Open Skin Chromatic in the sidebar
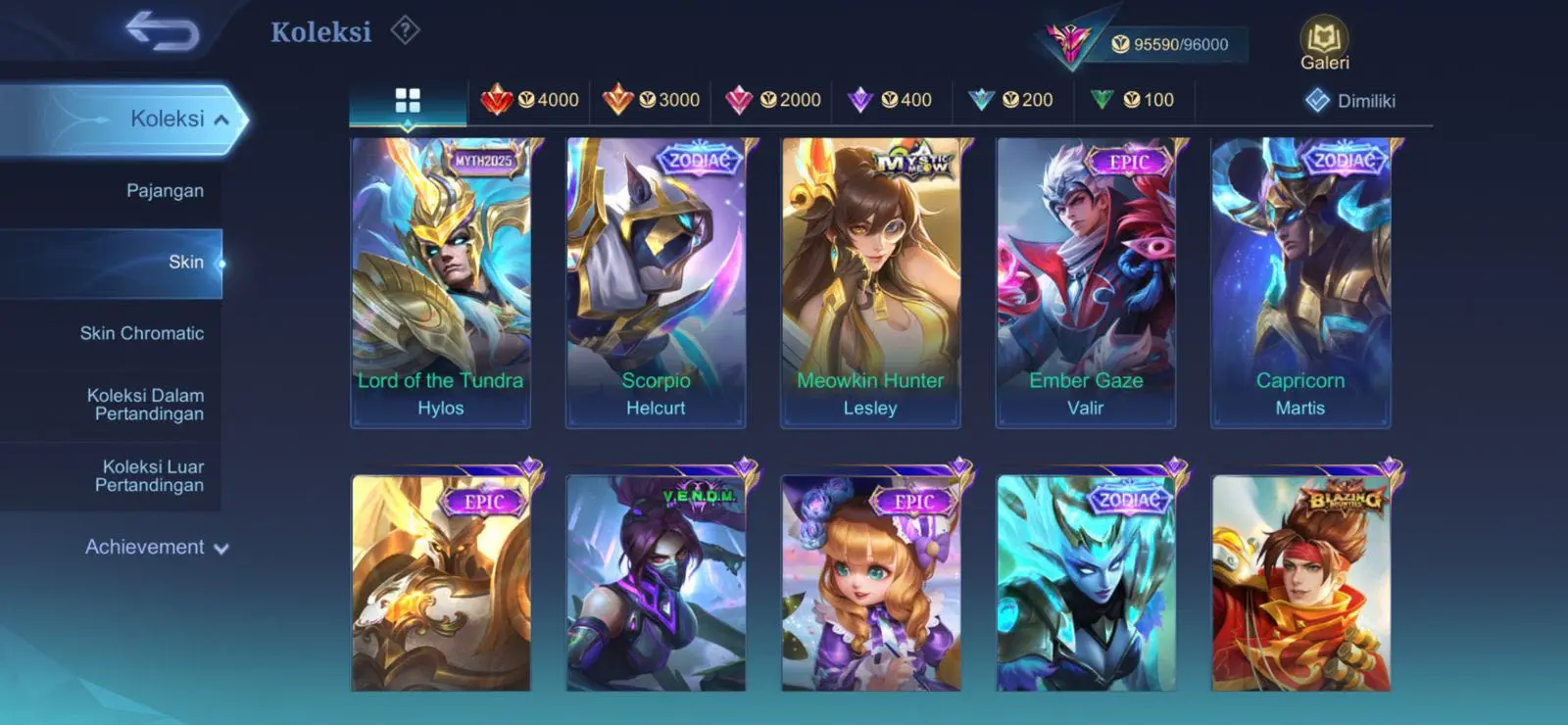This screenshot has width=1568, height=725. click(x=142, y=333)
